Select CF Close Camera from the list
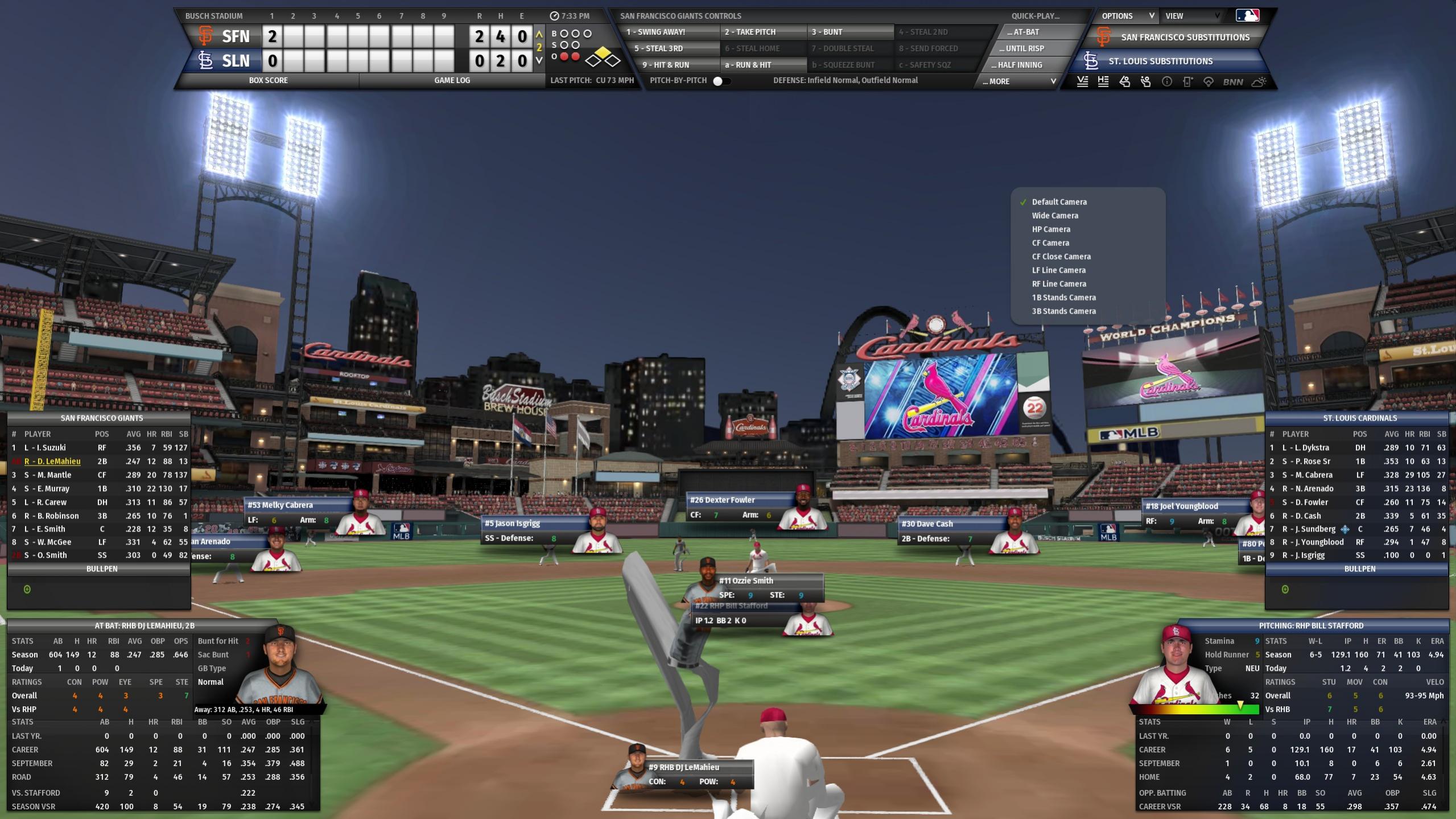Viewport: 1456px width, 819px height. pos(1061,257)
